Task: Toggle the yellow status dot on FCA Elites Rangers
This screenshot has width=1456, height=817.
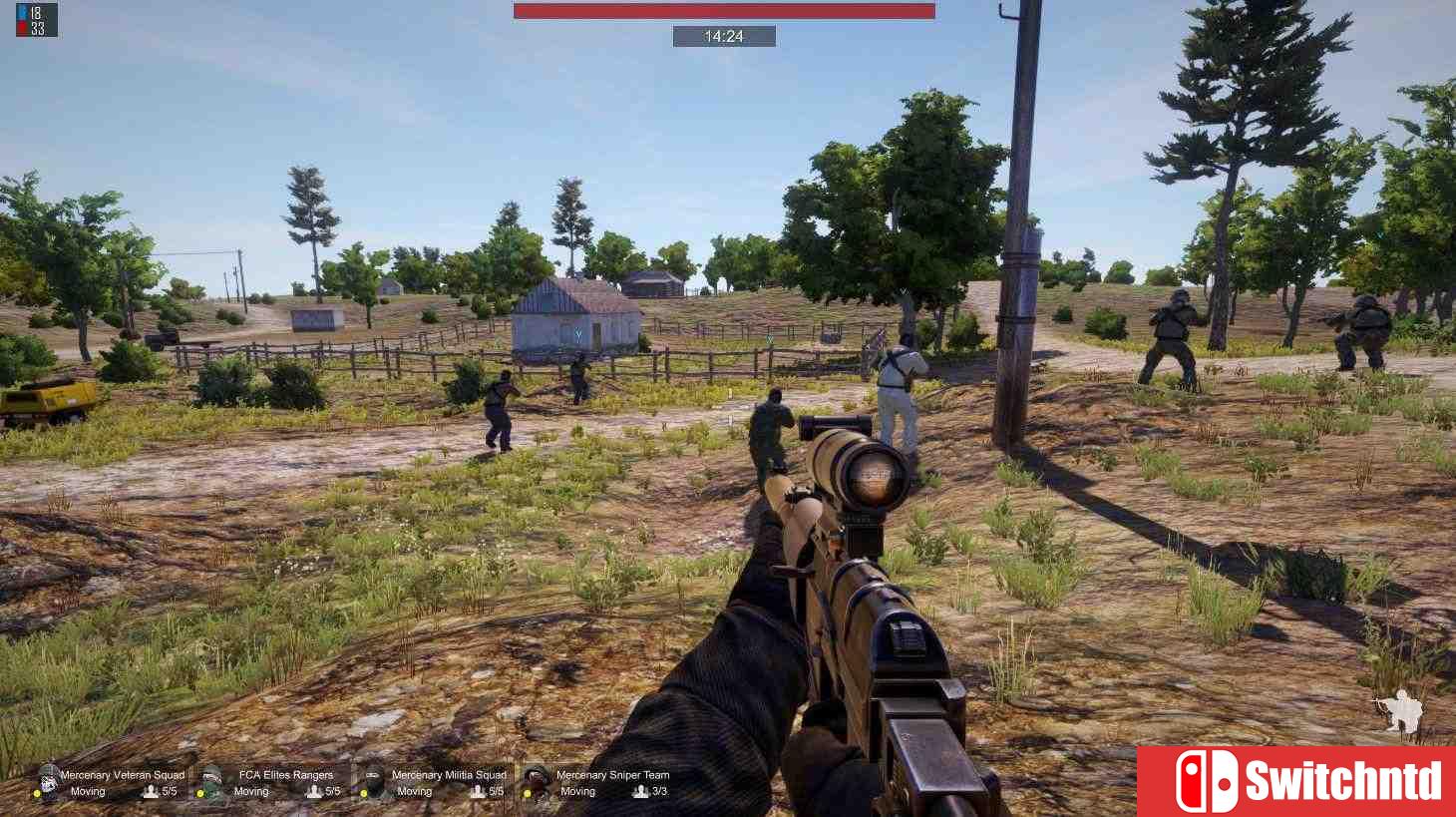Action: tap(200, 793)
